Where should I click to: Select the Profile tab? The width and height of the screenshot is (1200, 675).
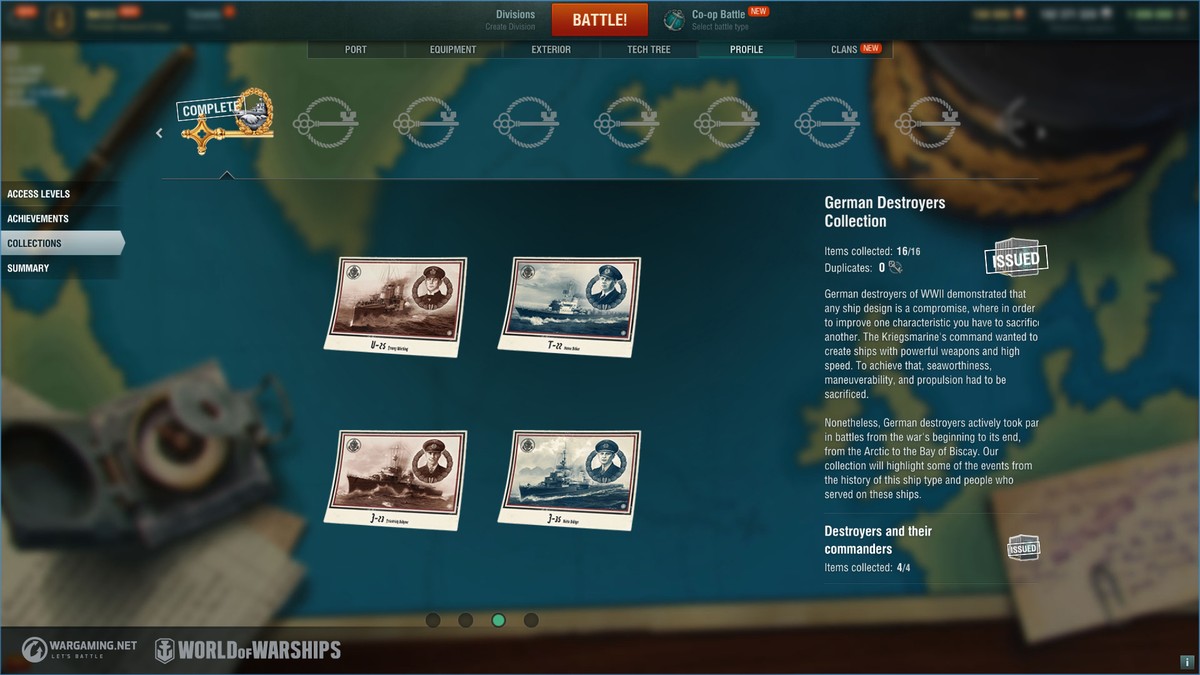click(x=746, y=49)
